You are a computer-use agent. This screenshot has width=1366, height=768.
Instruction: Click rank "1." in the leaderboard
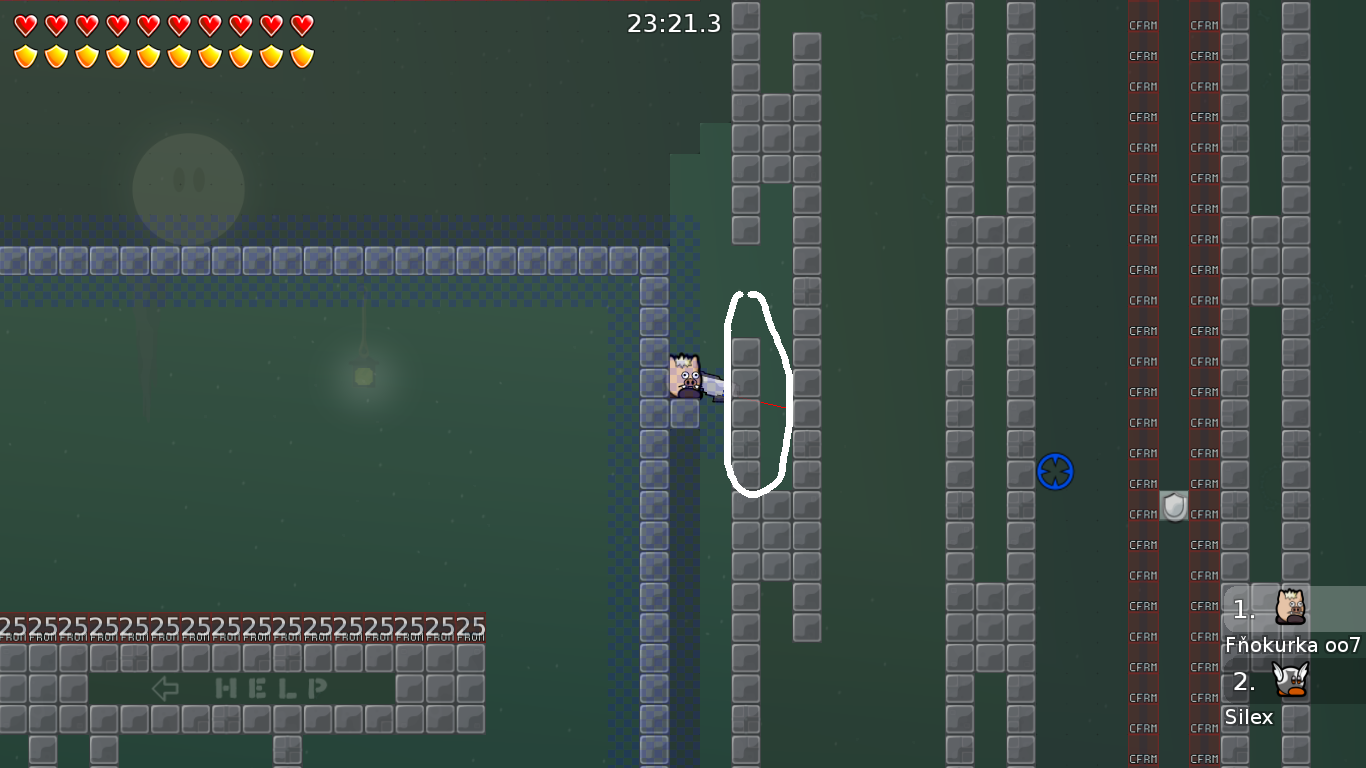click(x=1242, y=607)
